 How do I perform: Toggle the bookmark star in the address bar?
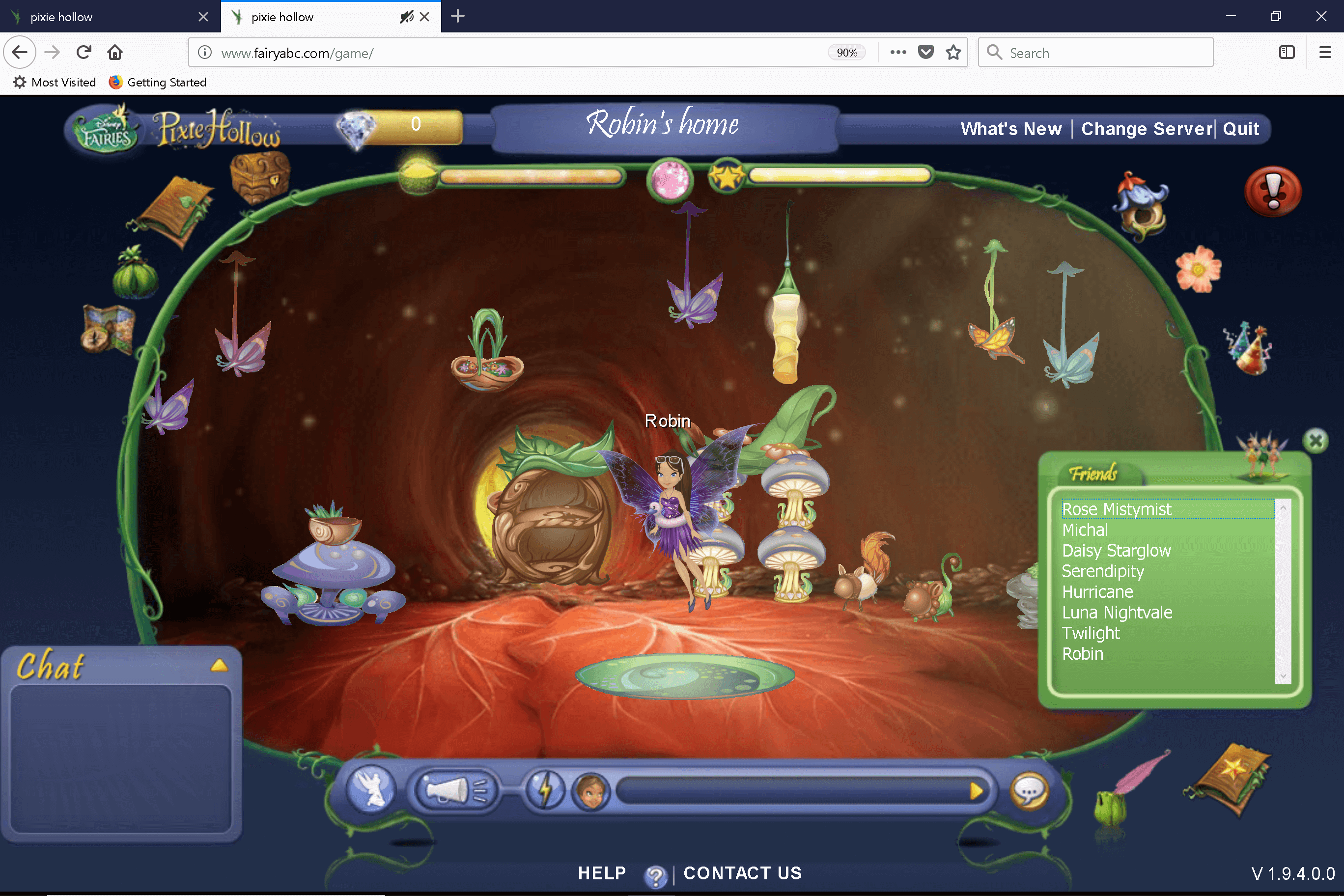point(953,52)
